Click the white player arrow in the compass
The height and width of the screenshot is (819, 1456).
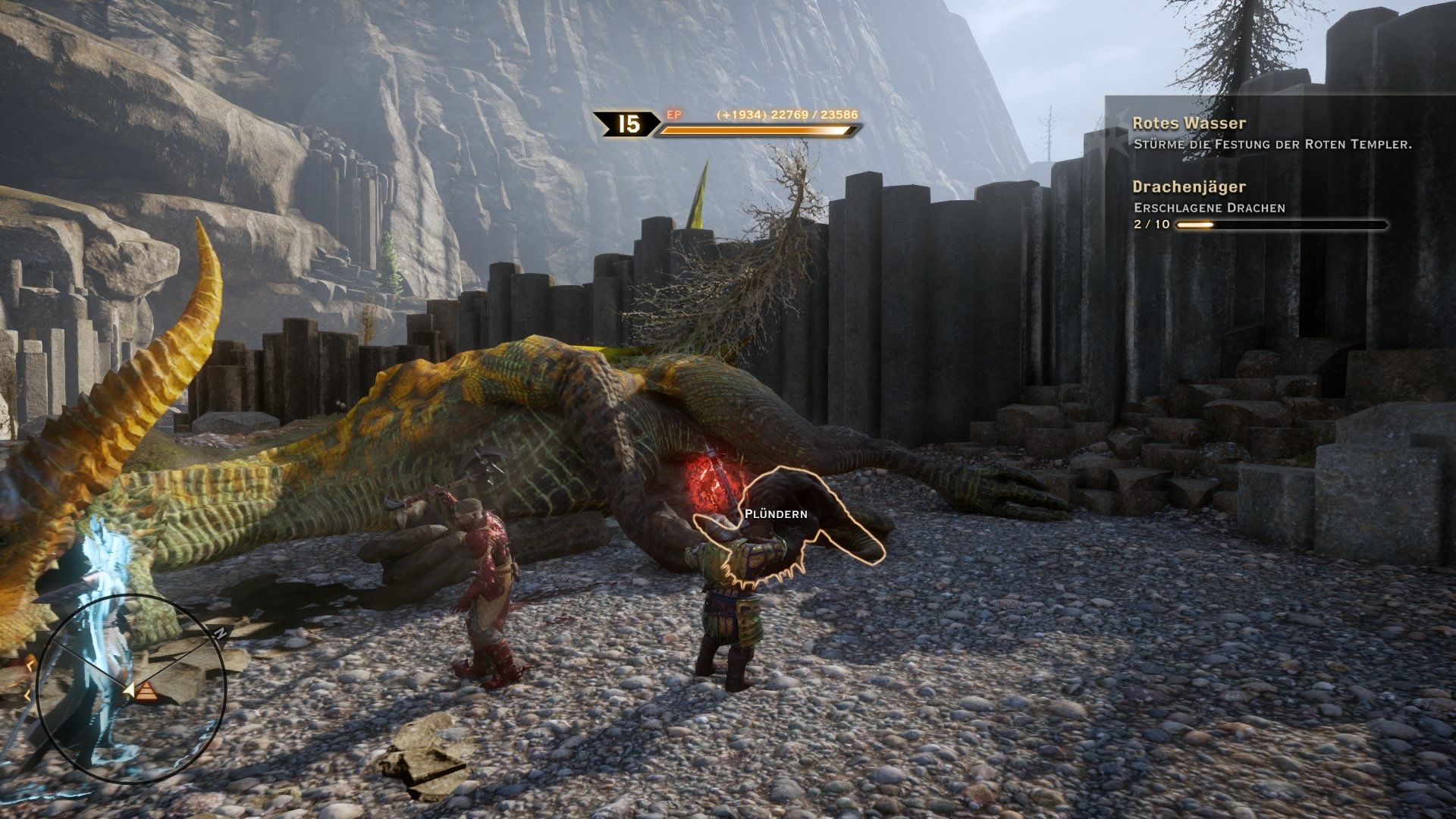click(x=130, y=689)
